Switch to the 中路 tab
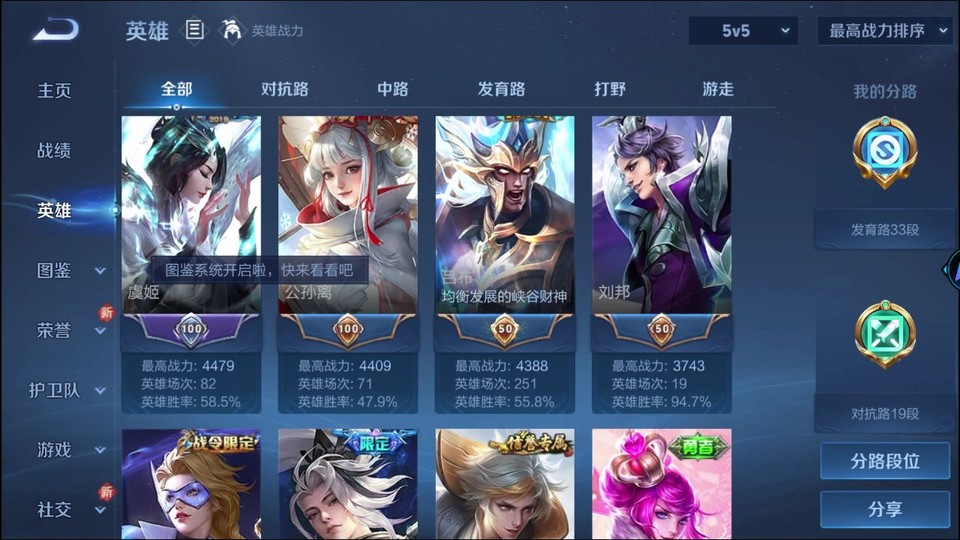This screenshot has width=960, height=540. (x=393, y=89)
